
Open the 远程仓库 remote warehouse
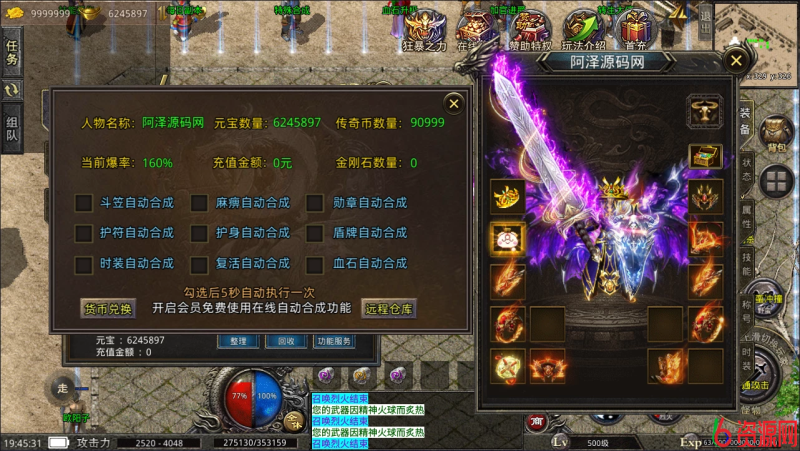(x=389, y=309)
